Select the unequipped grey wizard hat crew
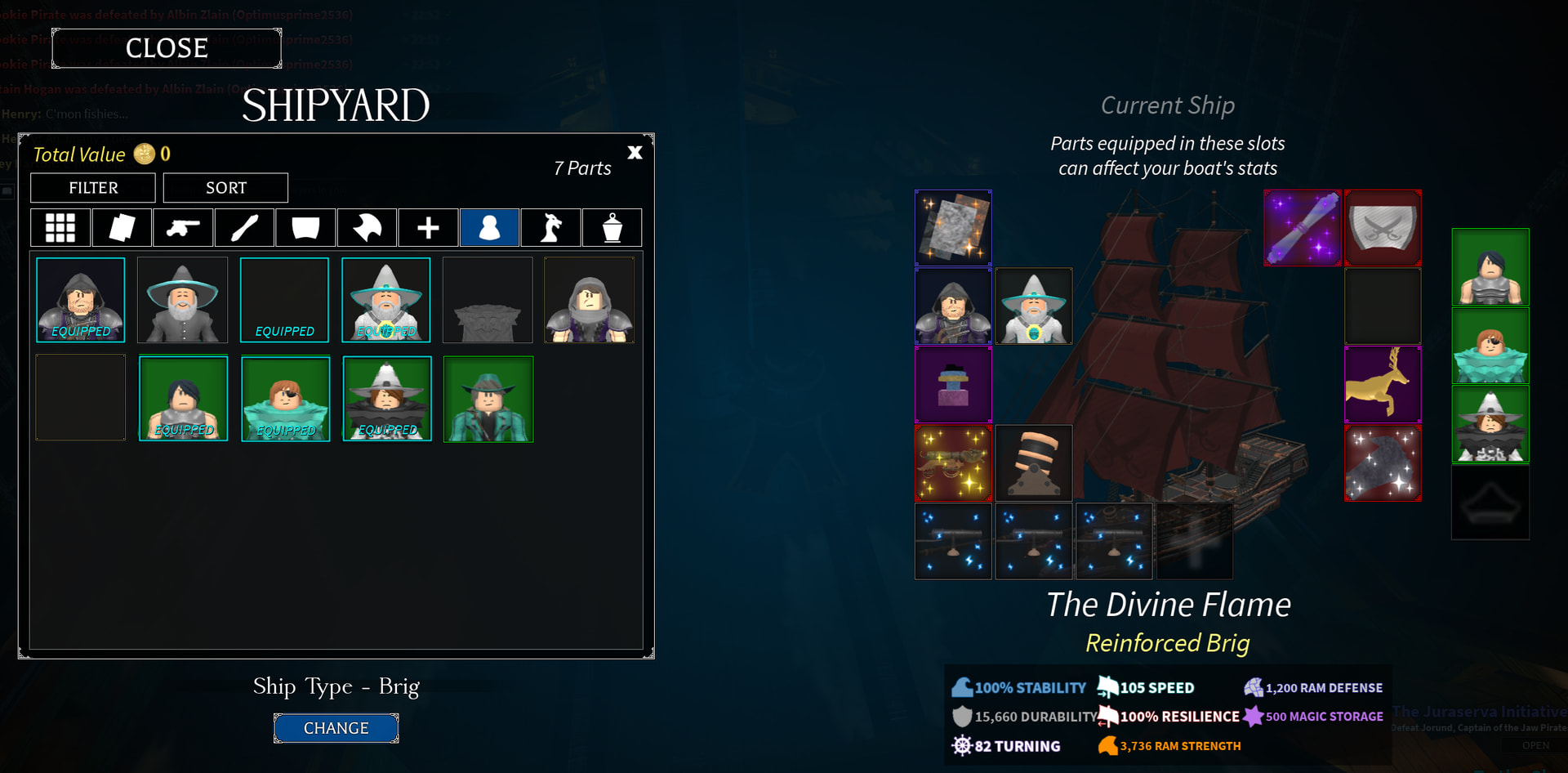The image size is (1568, 773). click(x=182, y=300)
